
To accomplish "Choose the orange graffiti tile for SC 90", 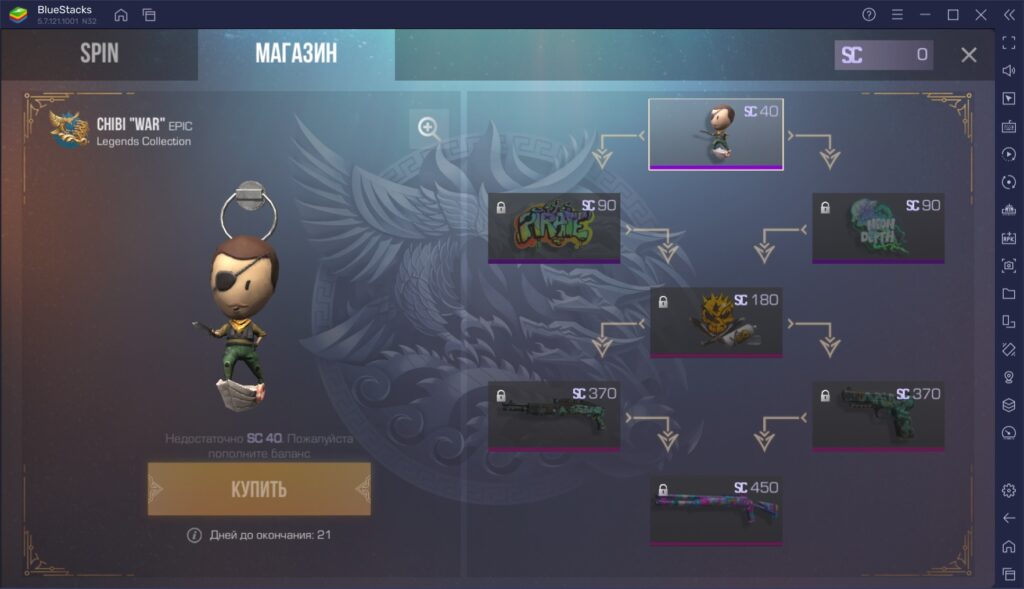I will 554,228.
